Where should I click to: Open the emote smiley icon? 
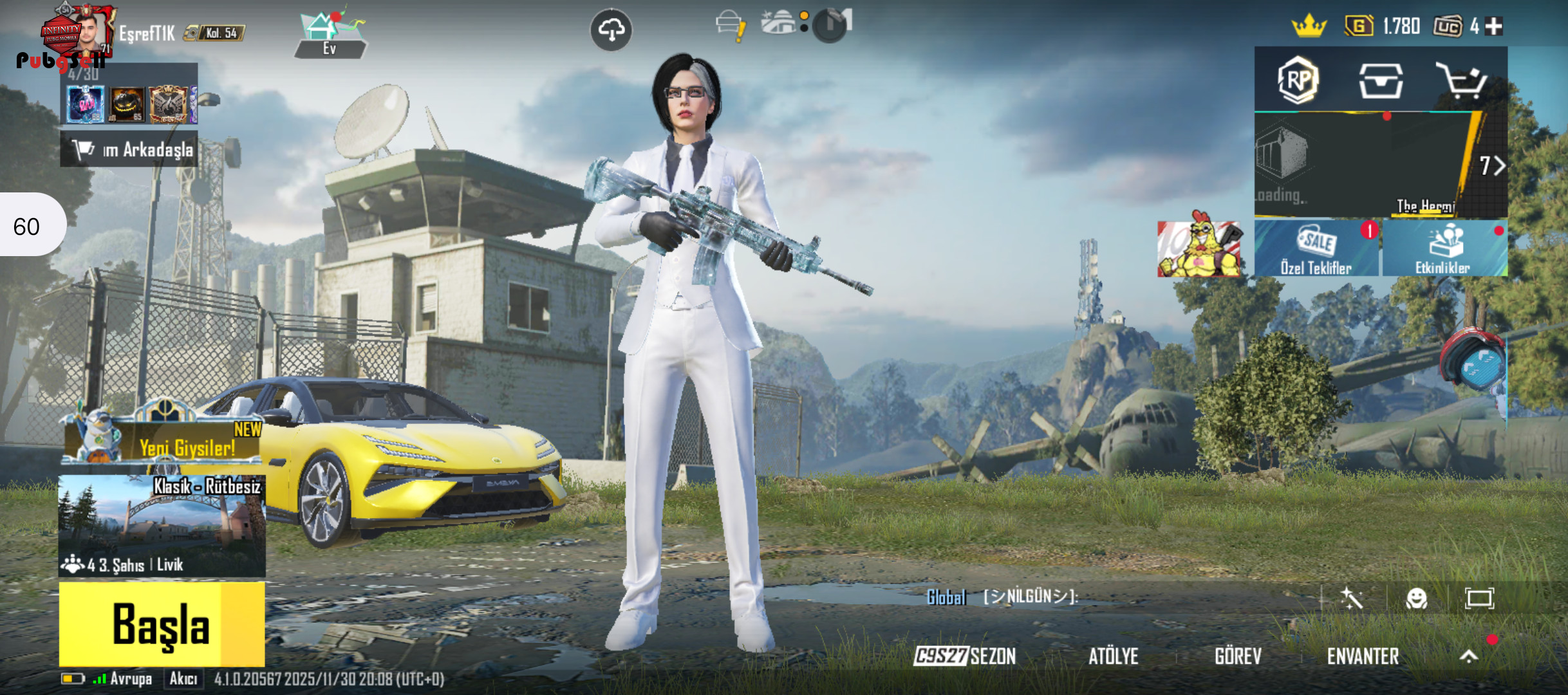(1416, 598)
